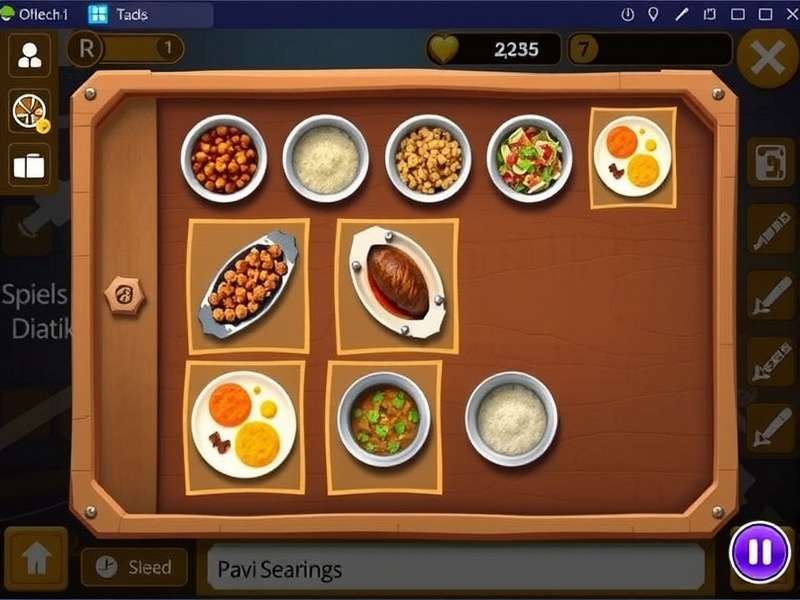Select the bowl of red chickpeas
The image size is (800, 600).
(223, 158)
